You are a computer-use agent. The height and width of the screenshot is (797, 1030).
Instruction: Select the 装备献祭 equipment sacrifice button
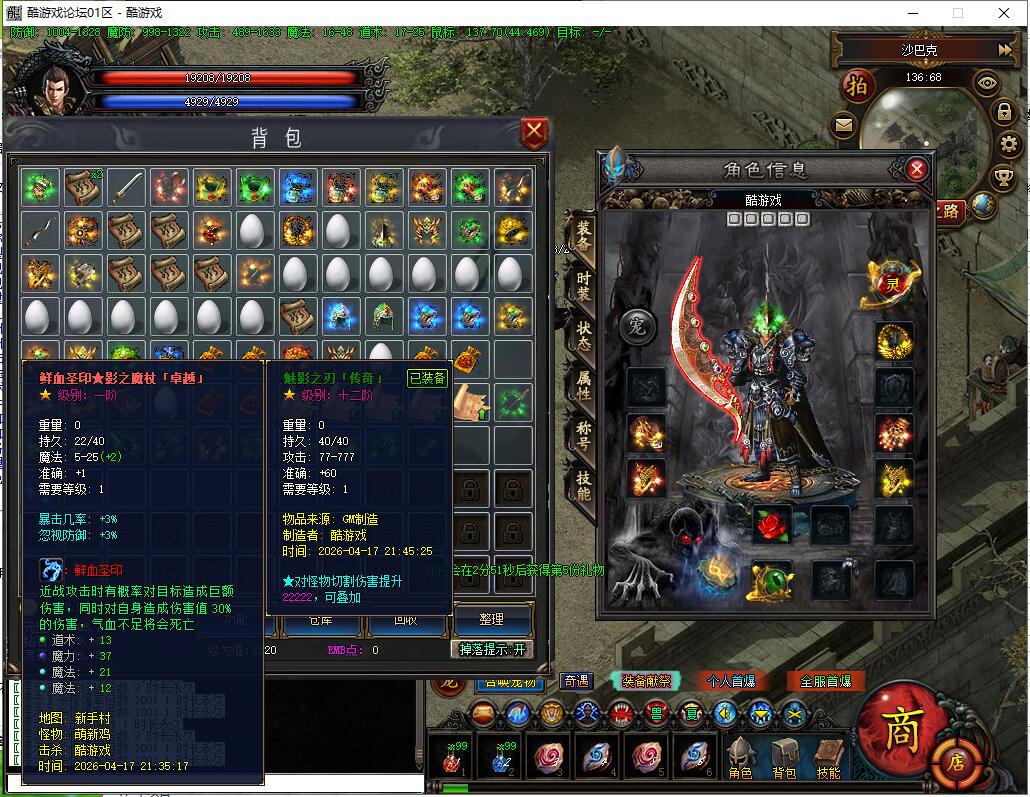(646, 681)
